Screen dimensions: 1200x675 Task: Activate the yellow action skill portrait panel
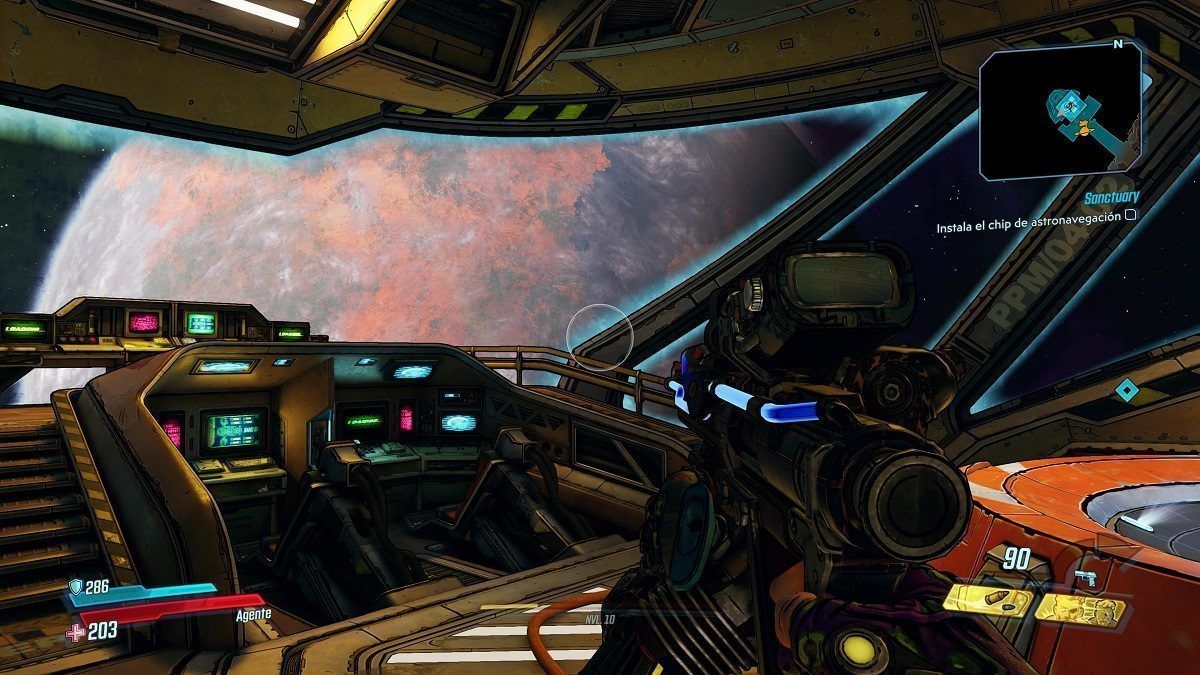point(1081,607)
